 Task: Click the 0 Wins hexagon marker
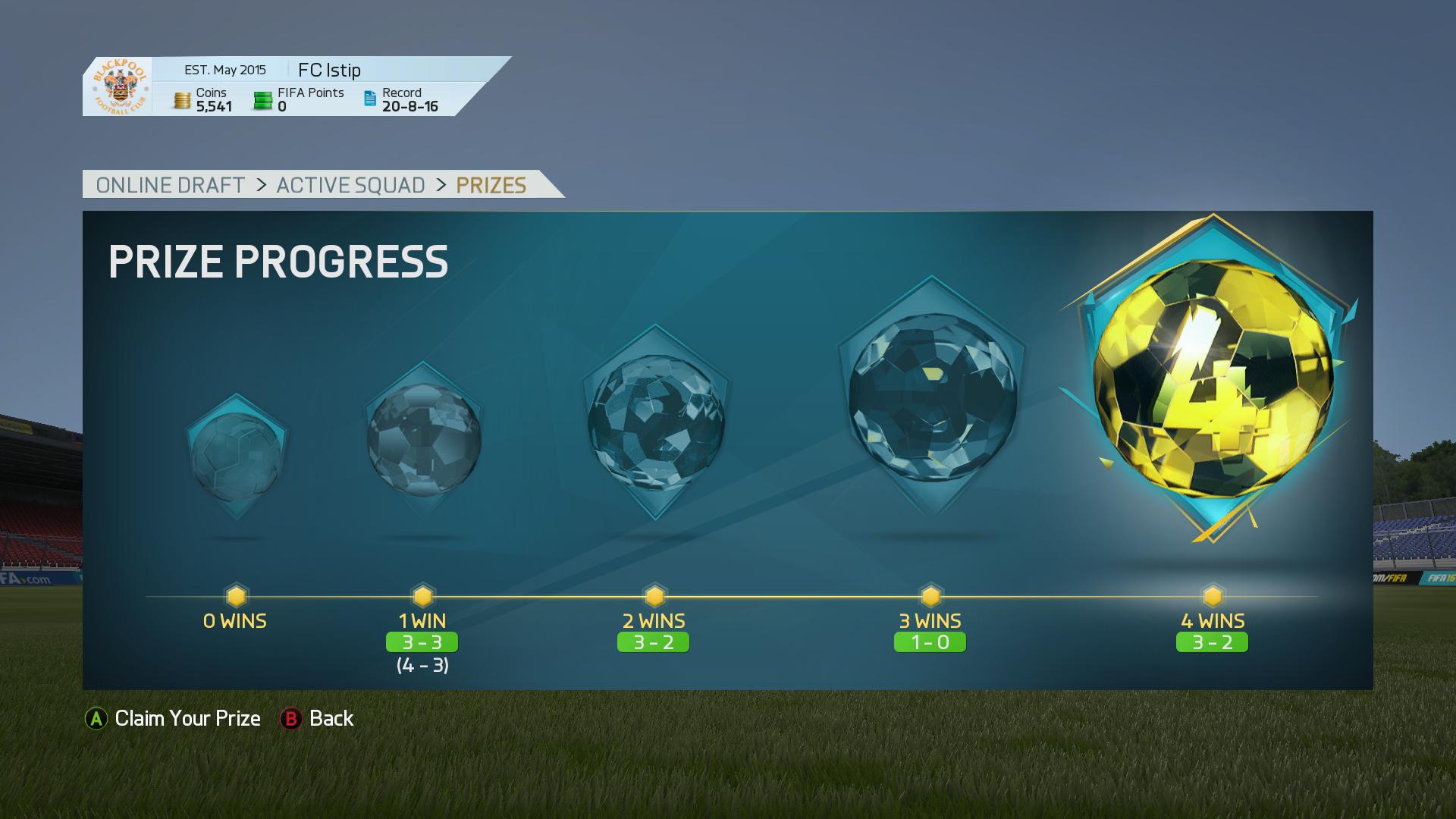coord(236,595)
